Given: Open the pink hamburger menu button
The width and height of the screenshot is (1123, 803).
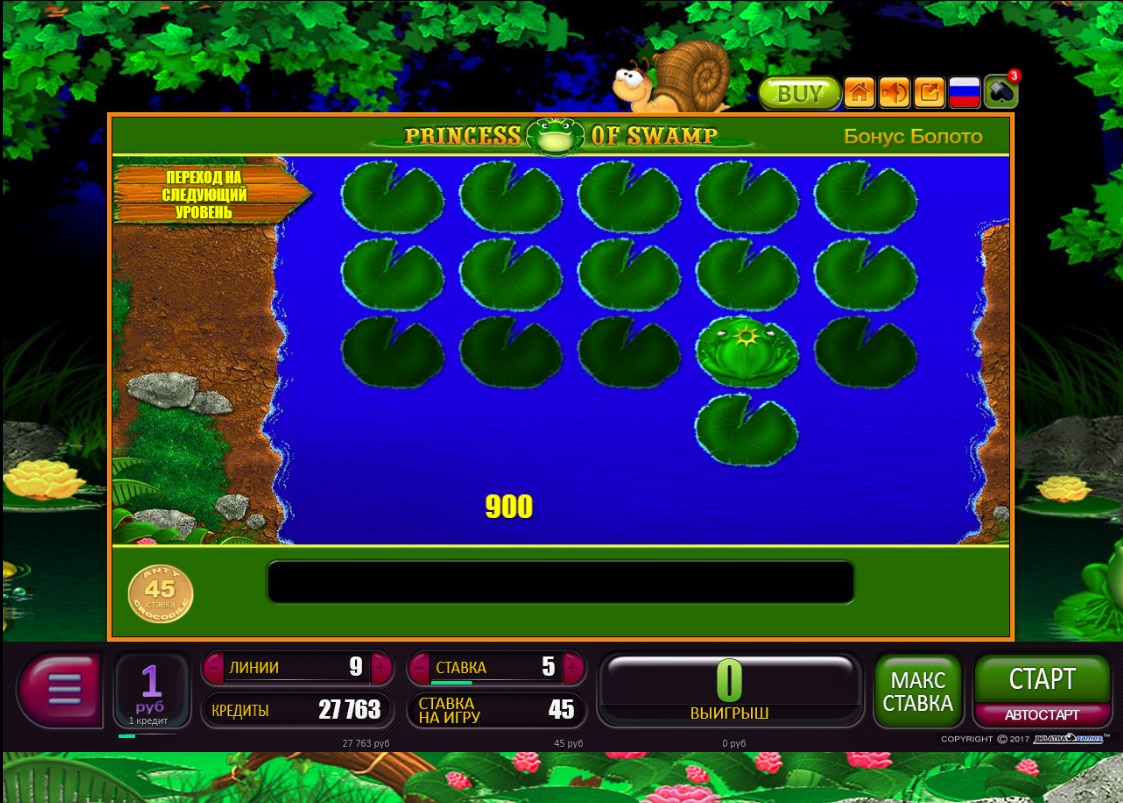Looking at the screenshot, I should click(x=61, y=689).
